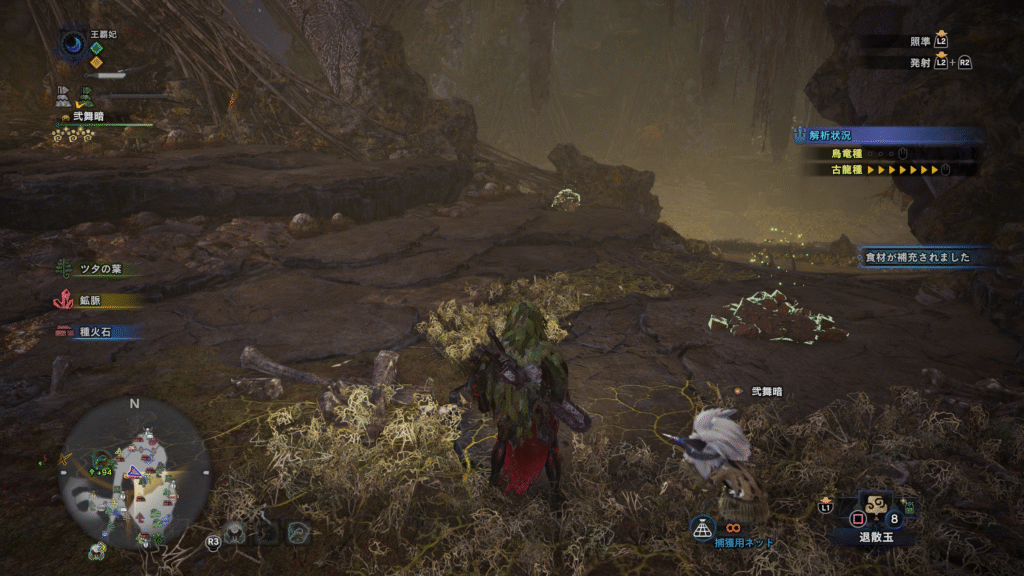The width and height of the screenshot is (1024, 576).
Task: Choose the 捕獲用ネット capture net icon
Action: [x=705, y=527]
